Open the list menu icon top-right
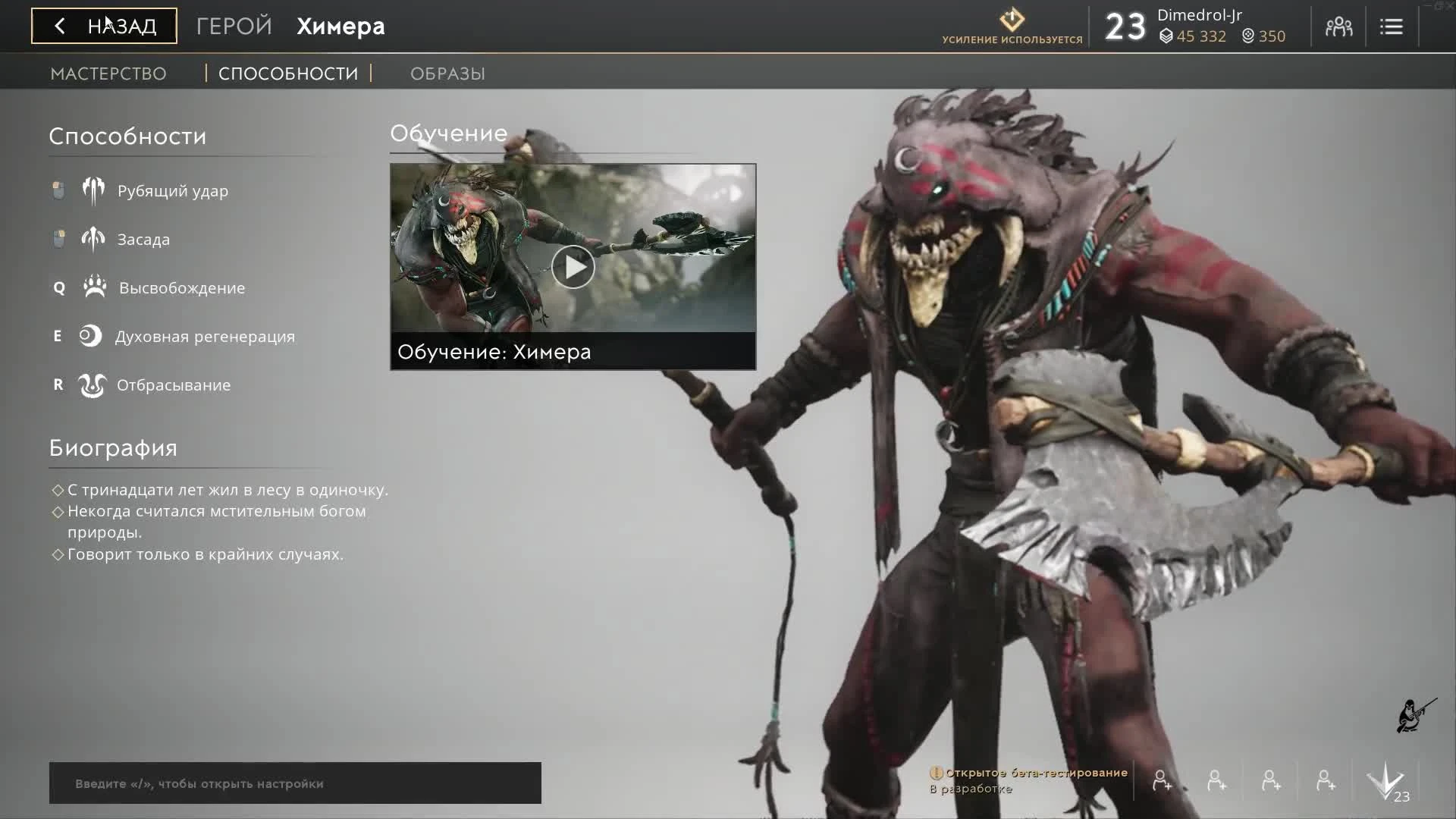The height and width of the screenshot is (819, 1456). (1392, 26)
